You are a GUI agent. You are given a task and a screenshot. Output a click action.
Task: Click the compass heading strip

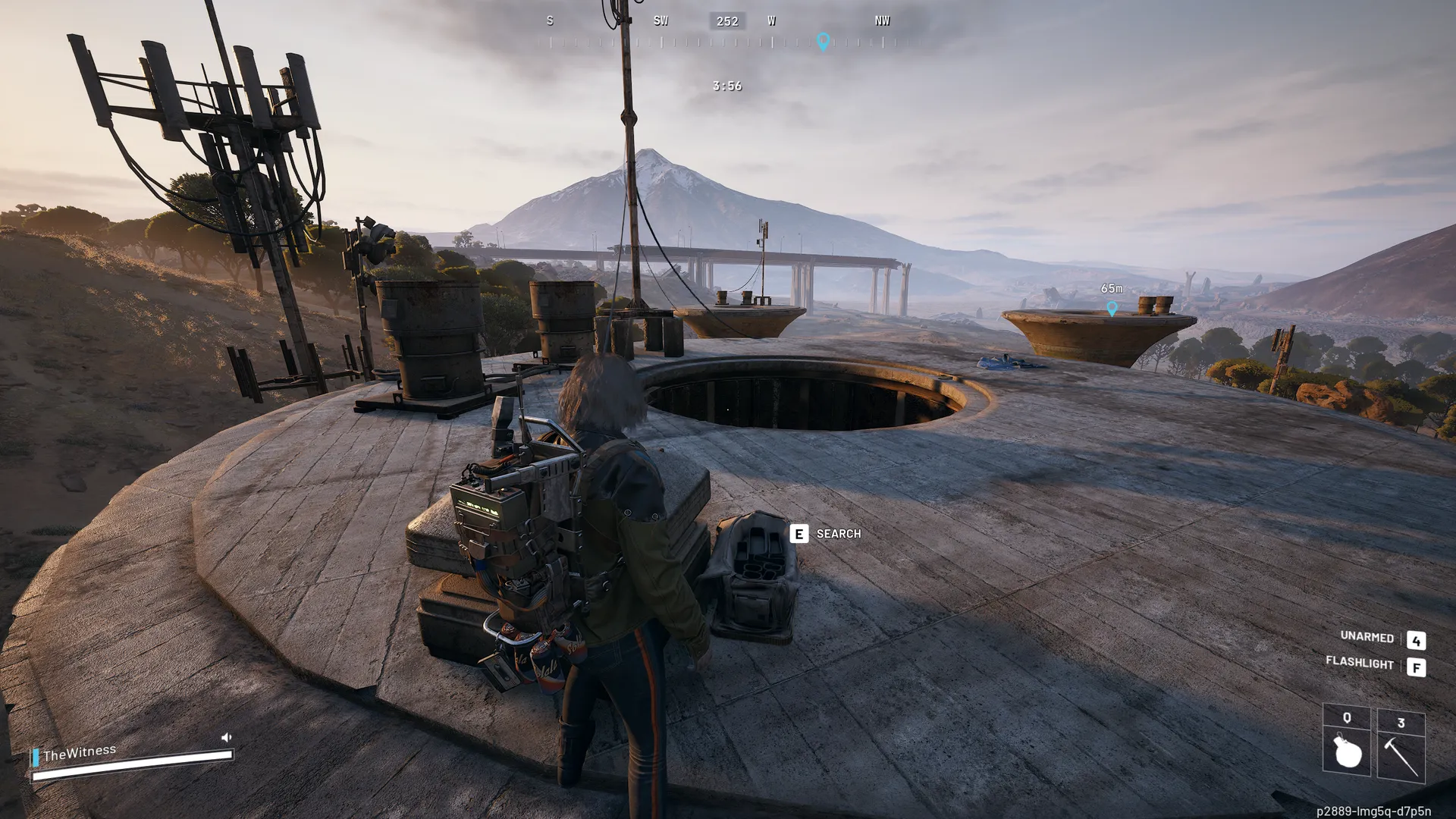click(726, 30)
